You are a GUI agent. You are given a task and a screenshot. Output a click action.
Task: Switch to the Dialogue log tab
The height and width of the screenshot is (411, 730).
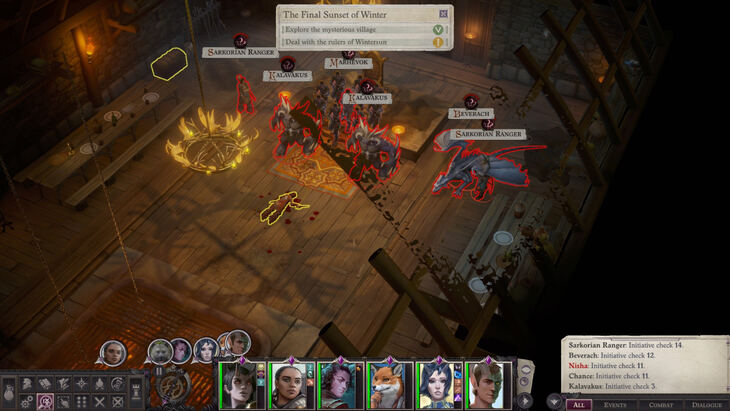coord(707,404)
